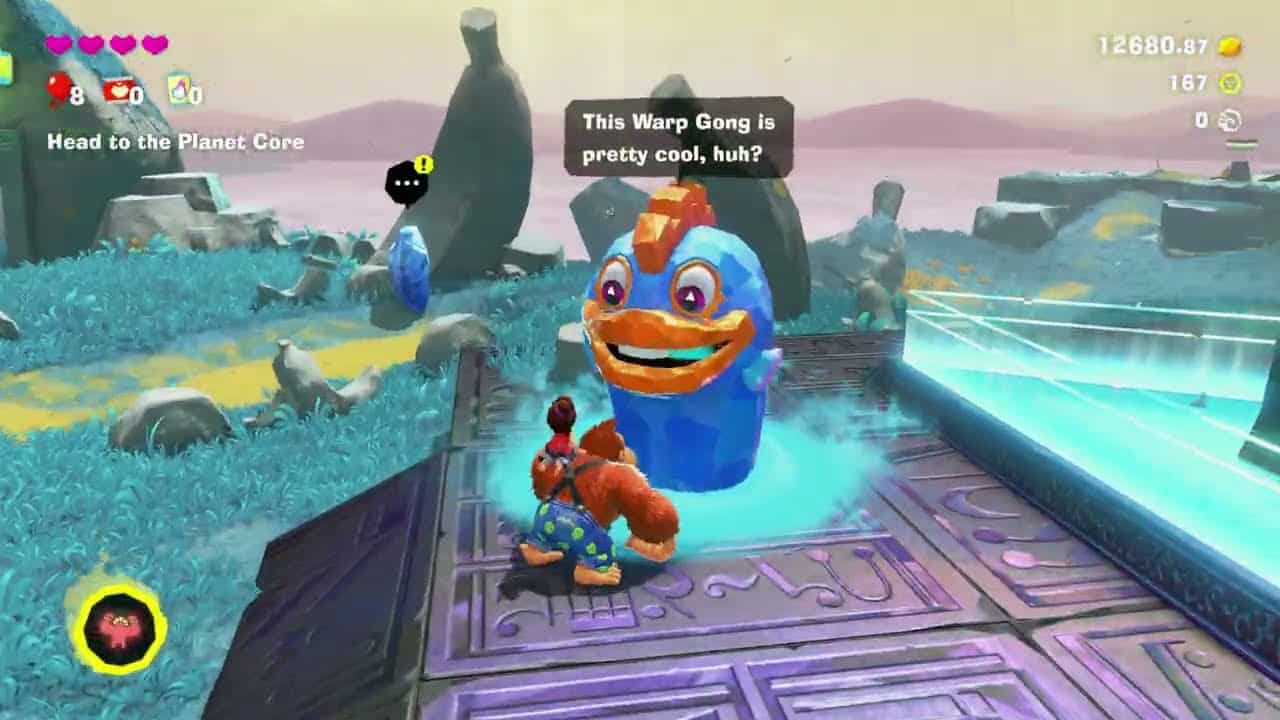Open the black speech bubble talk marker
Image resolution: width=1280 pixels, height=720 pixels.
coord(407,183)
